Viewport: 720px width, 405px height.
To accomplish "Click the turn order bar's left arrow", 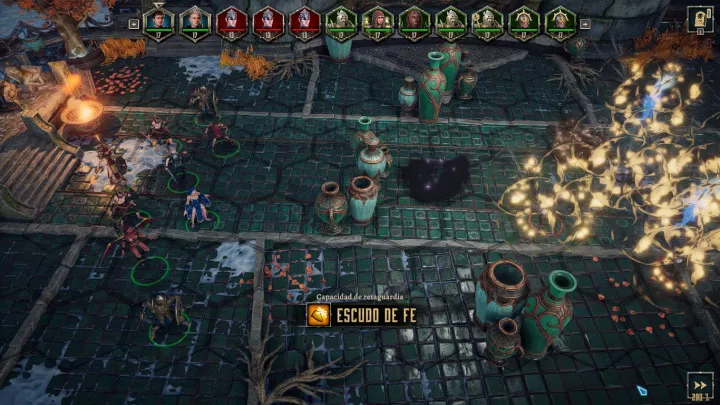I will tap(134, 21).
